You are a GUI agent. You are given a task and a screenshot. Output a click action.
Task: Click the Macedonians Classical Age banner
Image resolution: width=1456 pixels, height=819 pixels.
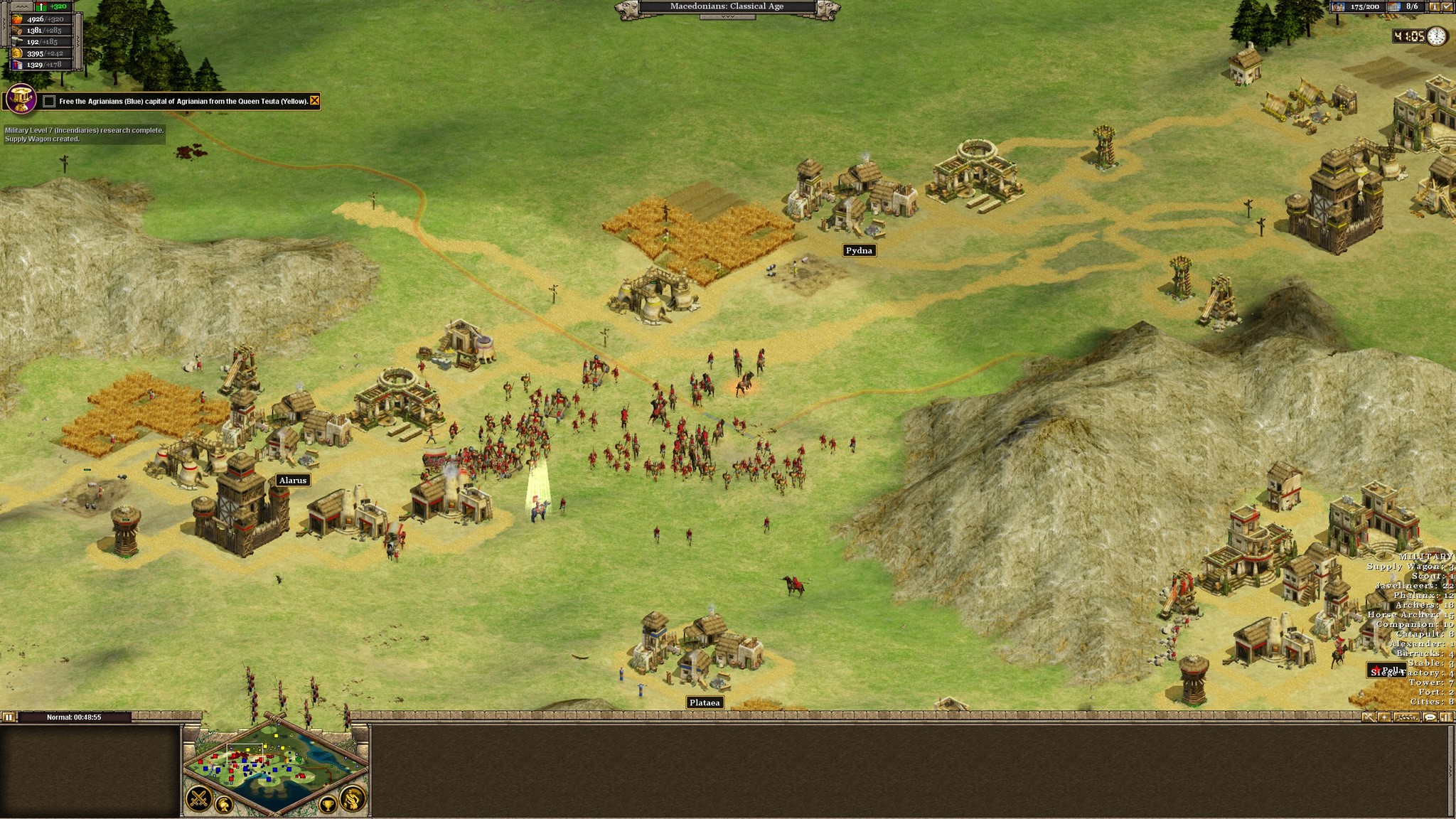tap(727, 6)
